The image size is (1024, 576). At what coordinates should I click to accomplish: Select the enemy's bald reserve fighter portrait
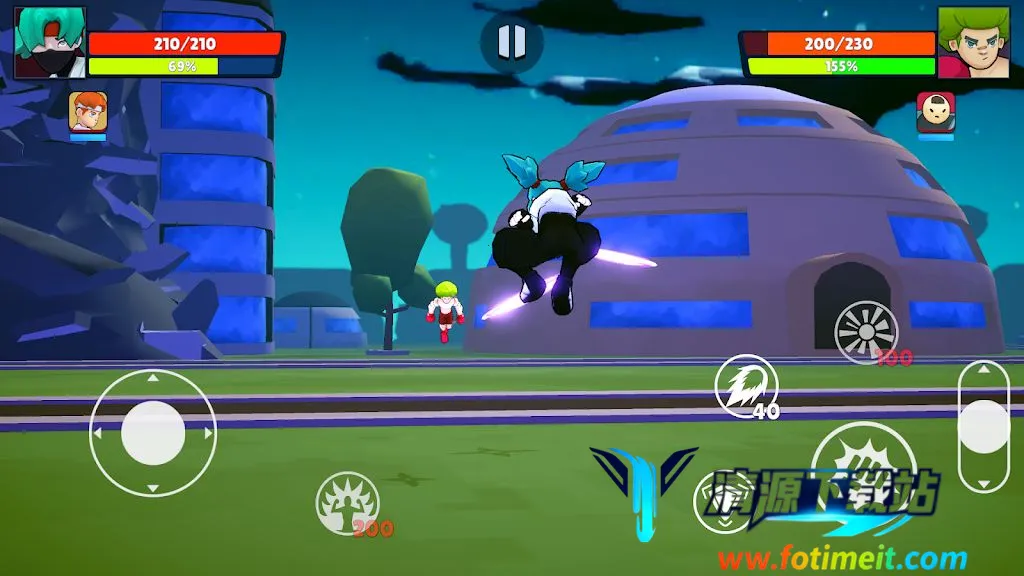click(936, 112)
